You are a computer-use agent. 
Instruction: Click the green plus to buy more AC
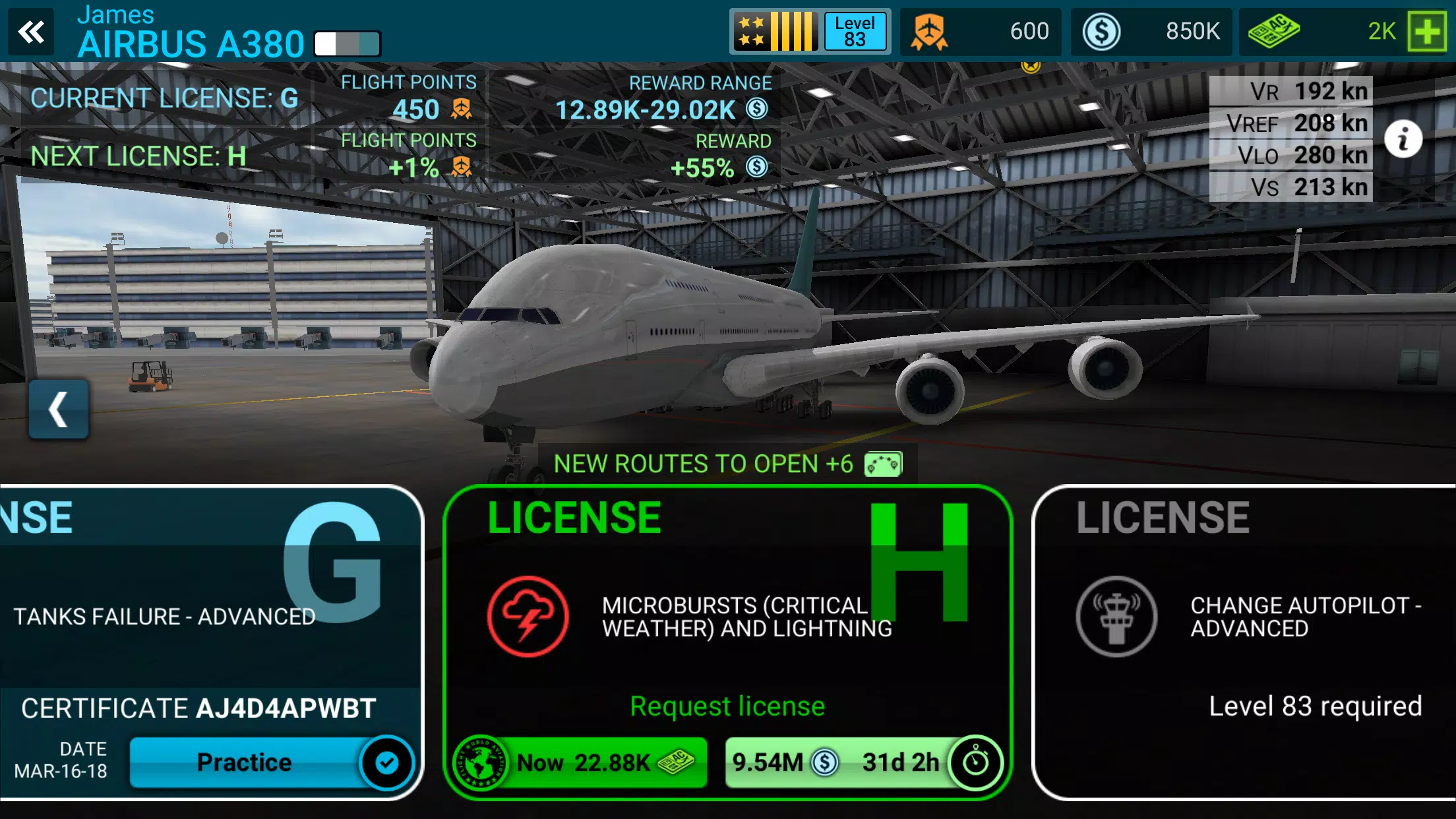[1426, 31]
